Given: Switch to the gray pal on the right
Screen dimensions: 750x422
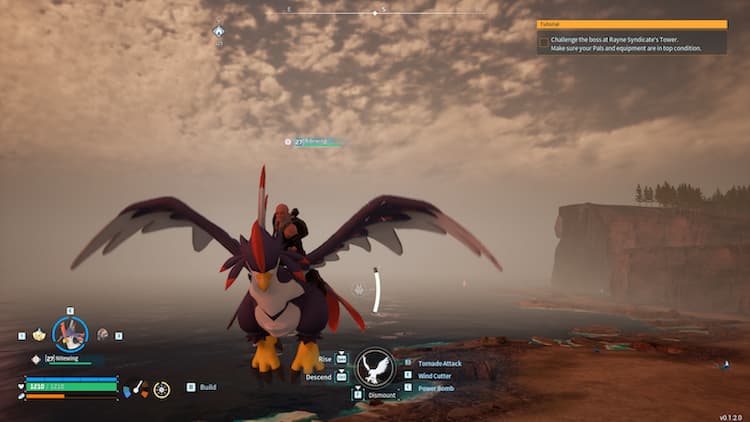Looking at the screenshot, I should click(x=102, y=335).
